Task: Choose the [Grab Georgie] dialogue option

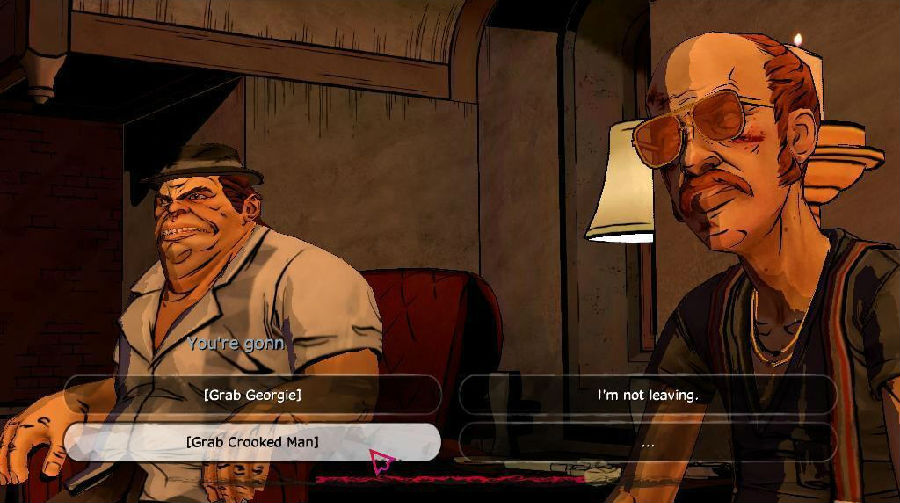Action: coord(252,394)
